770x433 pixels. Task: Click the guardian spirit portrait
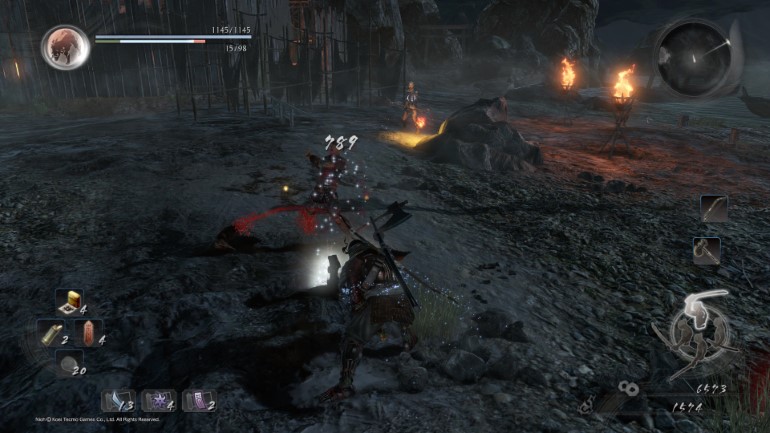pos(65,47)
